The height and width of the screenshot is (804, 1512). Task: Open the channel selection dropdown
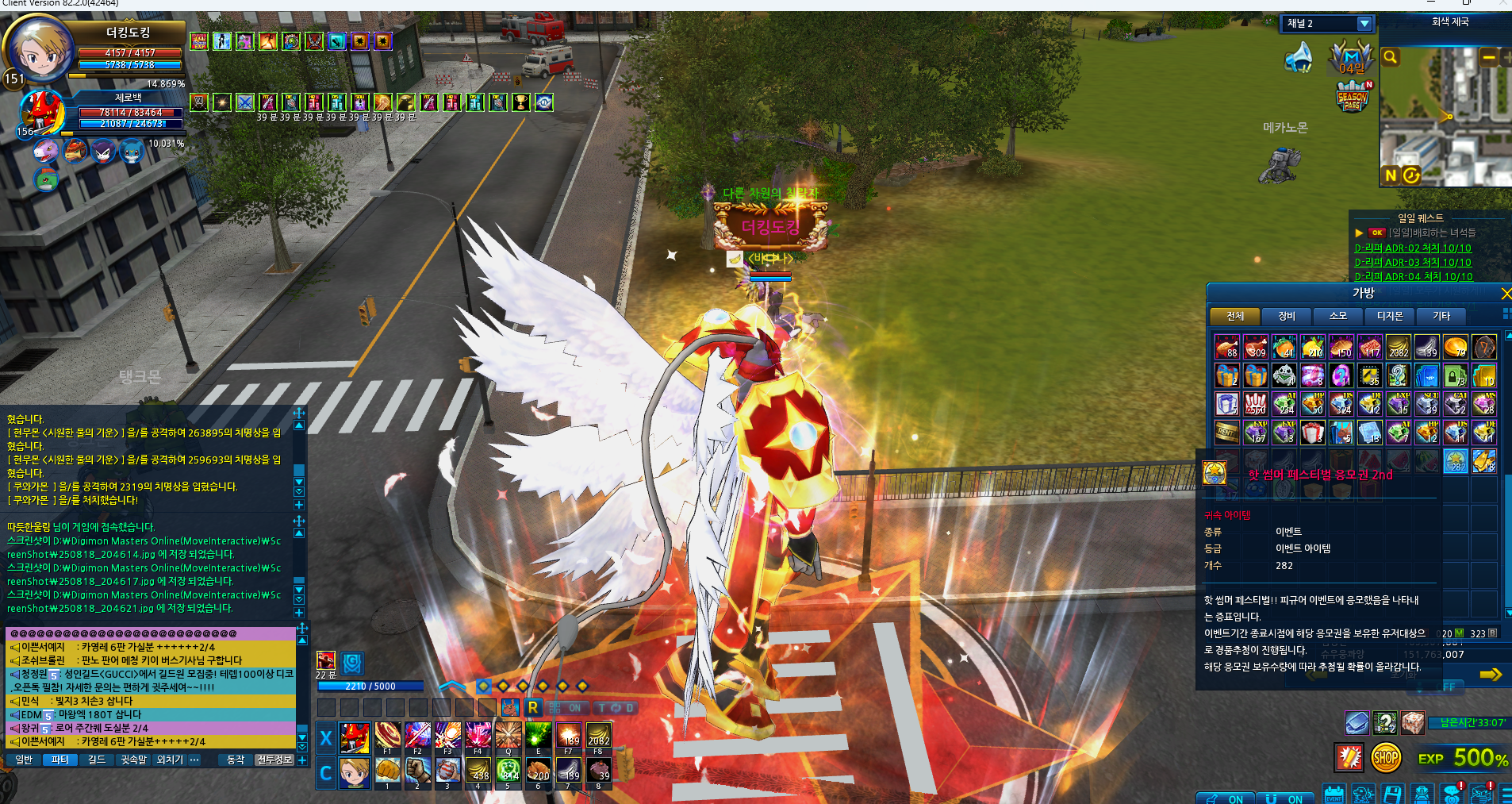[1364, 24]
